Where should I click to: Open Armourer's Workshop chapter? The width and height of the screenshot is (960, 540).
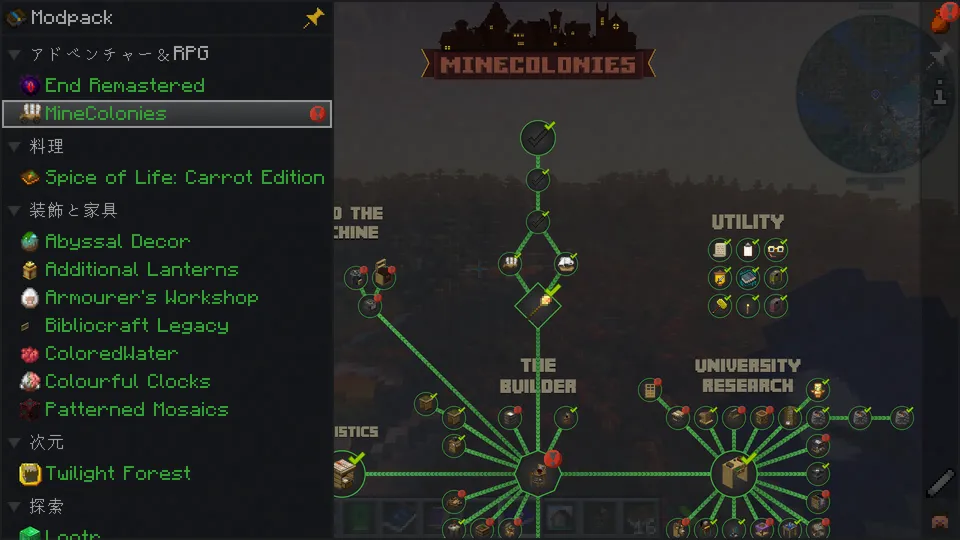click(151, 298)
